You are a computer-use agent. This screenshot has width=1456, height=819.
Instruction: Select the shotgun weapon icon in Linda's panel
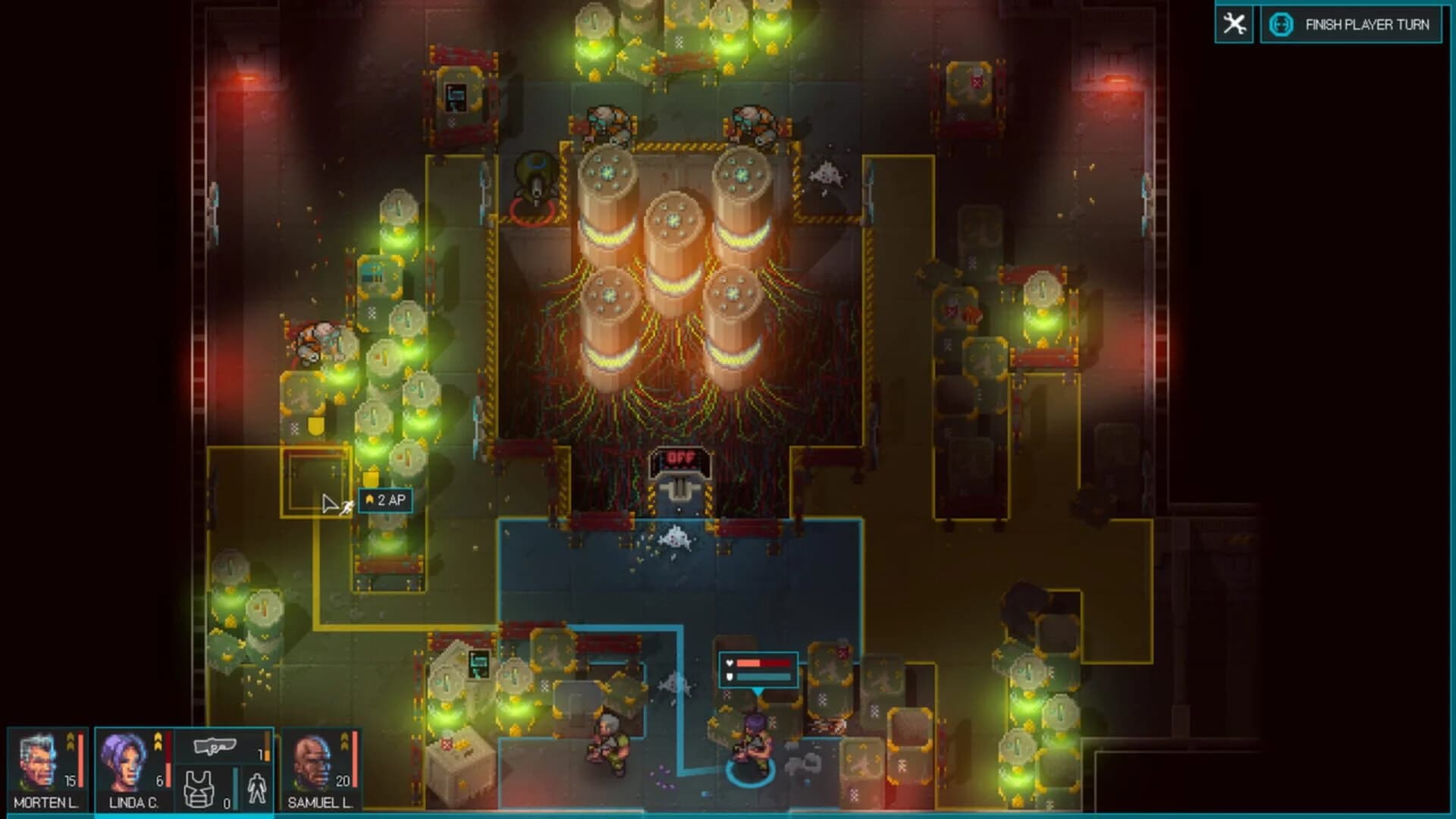(214, 745)
